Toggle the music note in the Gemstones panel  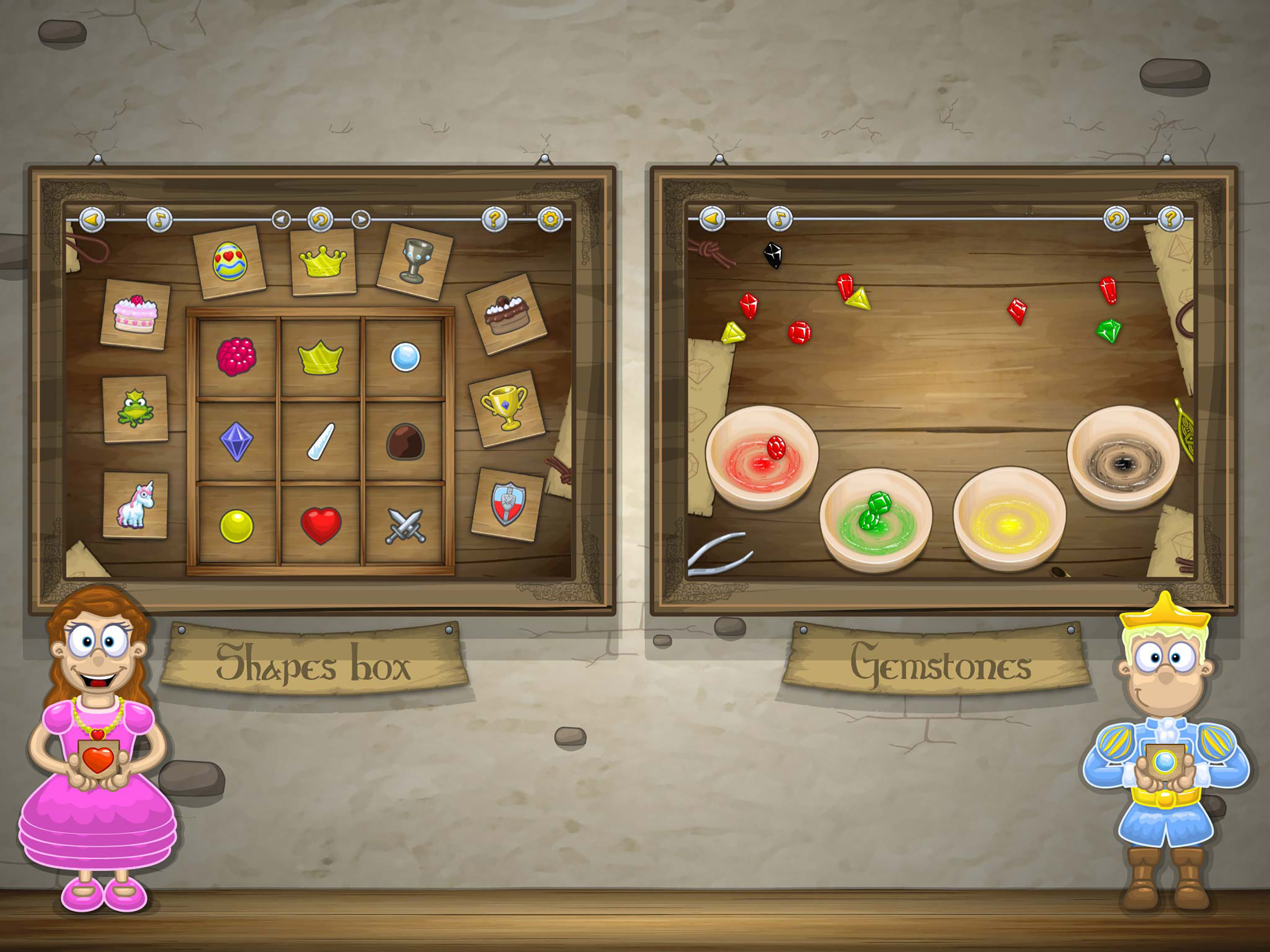[779, 219]
